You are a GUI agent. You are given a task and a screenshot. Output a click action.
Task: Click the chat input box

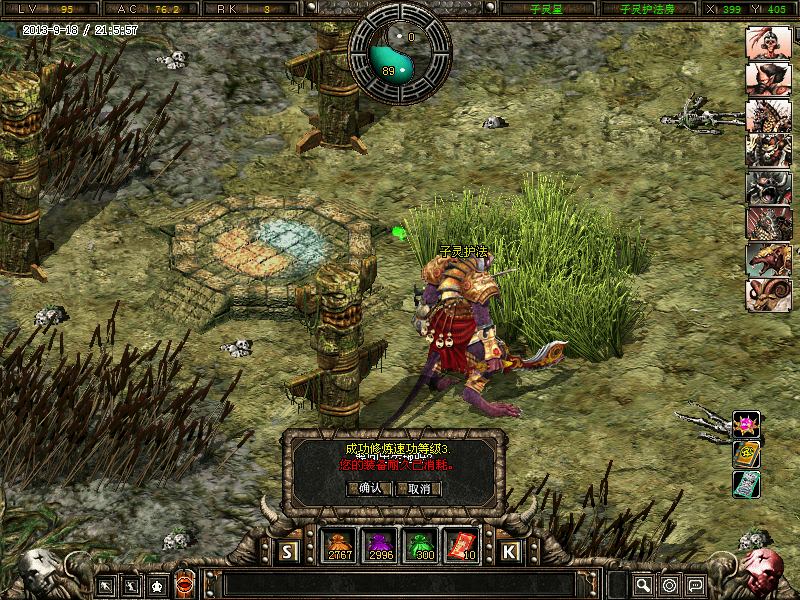[x=400, y=584]
